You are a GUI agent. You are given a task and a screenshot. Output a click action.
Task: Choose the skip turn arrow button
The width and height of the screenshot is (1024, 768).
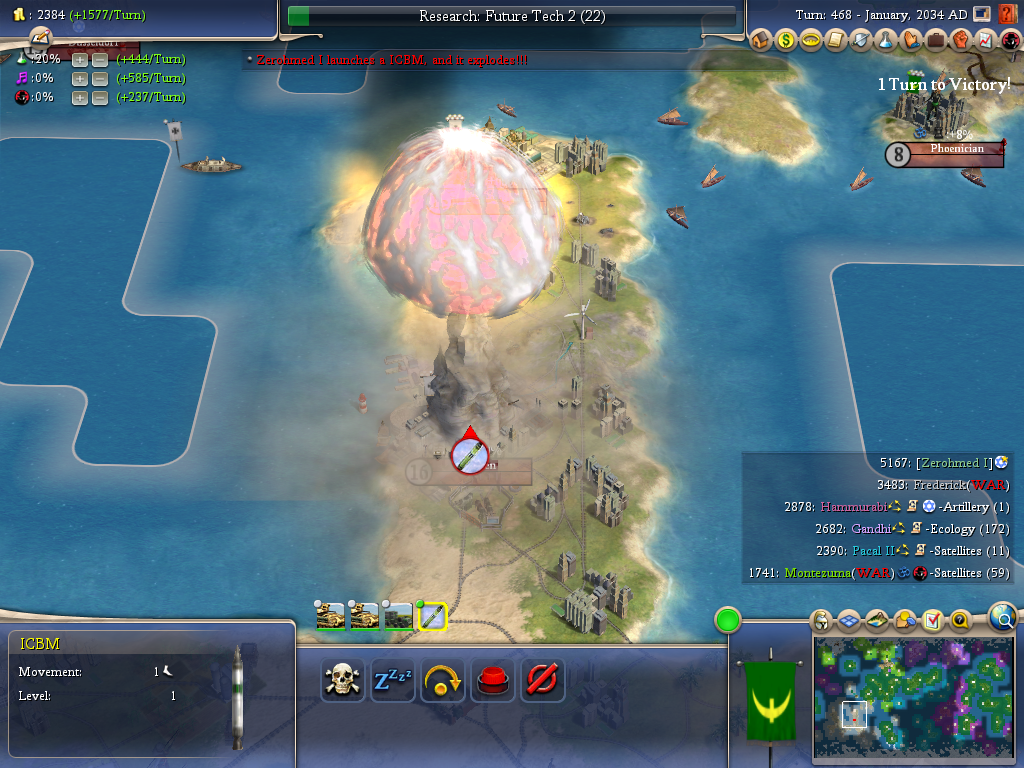pos(443,681)
